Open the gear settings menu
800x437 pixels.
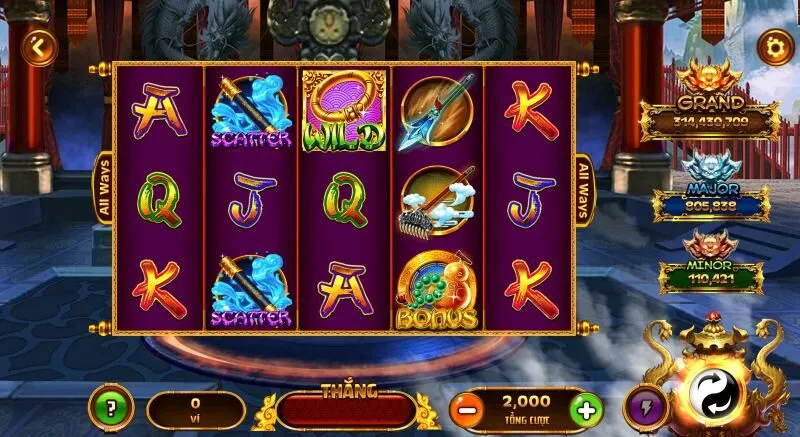click(x=773, y=45)
